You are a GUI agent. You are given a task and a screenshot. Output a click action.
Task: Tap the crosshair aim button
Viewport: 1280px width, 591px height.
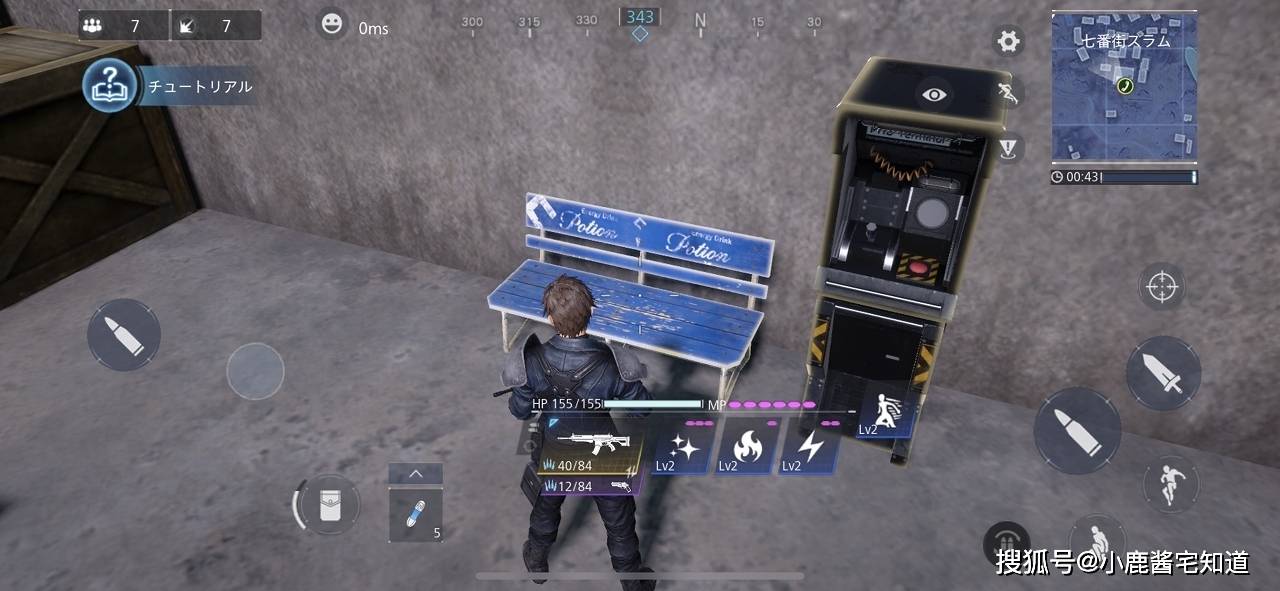pyautogui.click(x=1161, y=287)
